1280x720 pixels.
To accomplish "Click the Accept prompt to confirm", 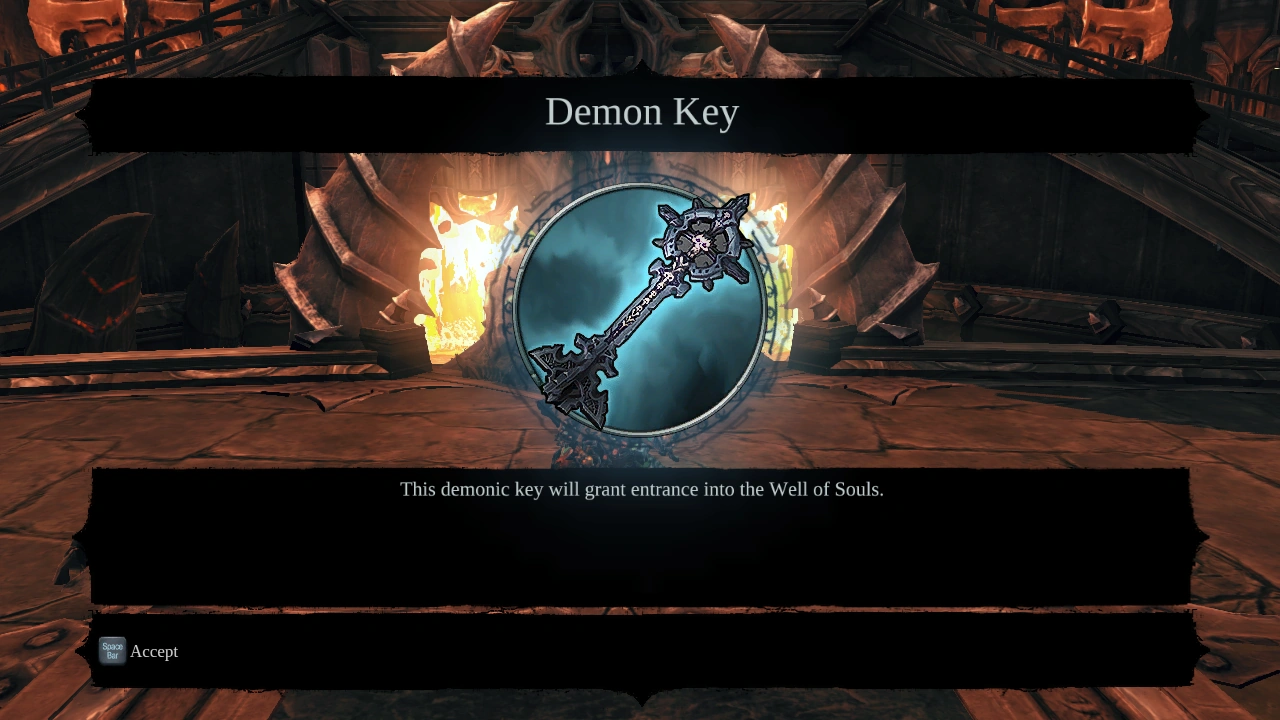I will click(x=154, y=651).
